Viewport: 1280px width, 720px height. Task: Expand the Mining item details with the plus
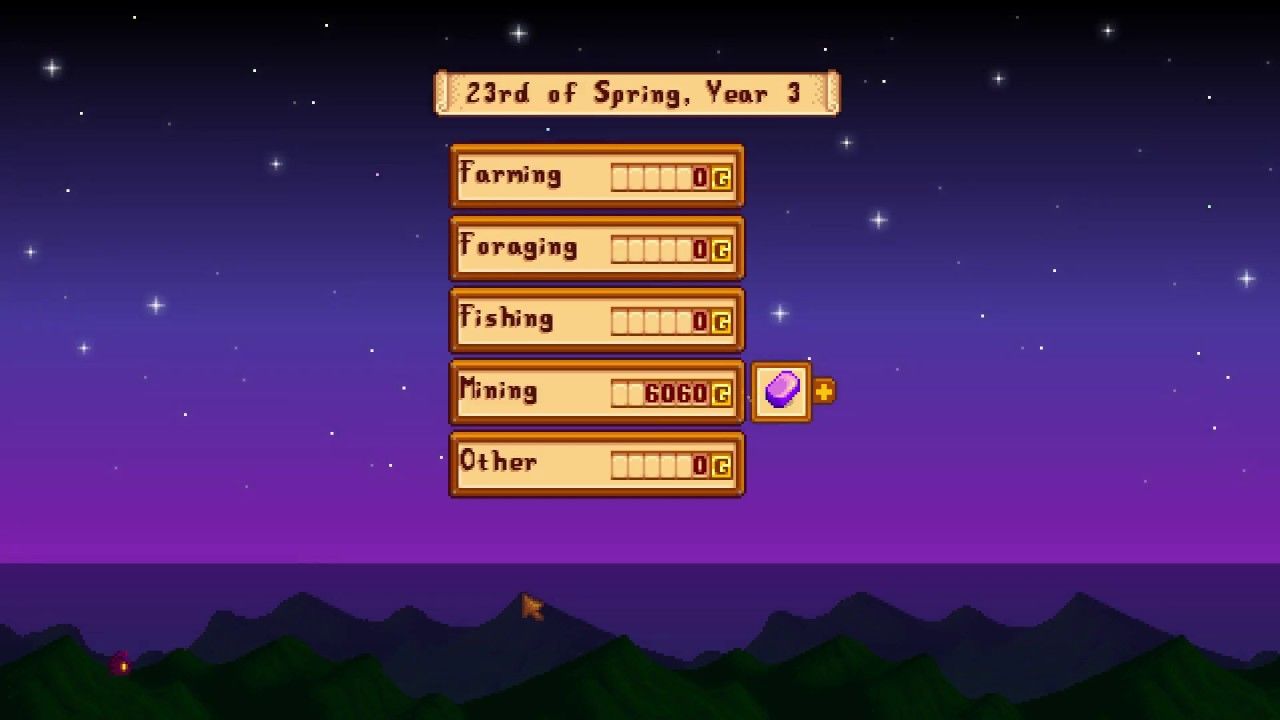821,391
